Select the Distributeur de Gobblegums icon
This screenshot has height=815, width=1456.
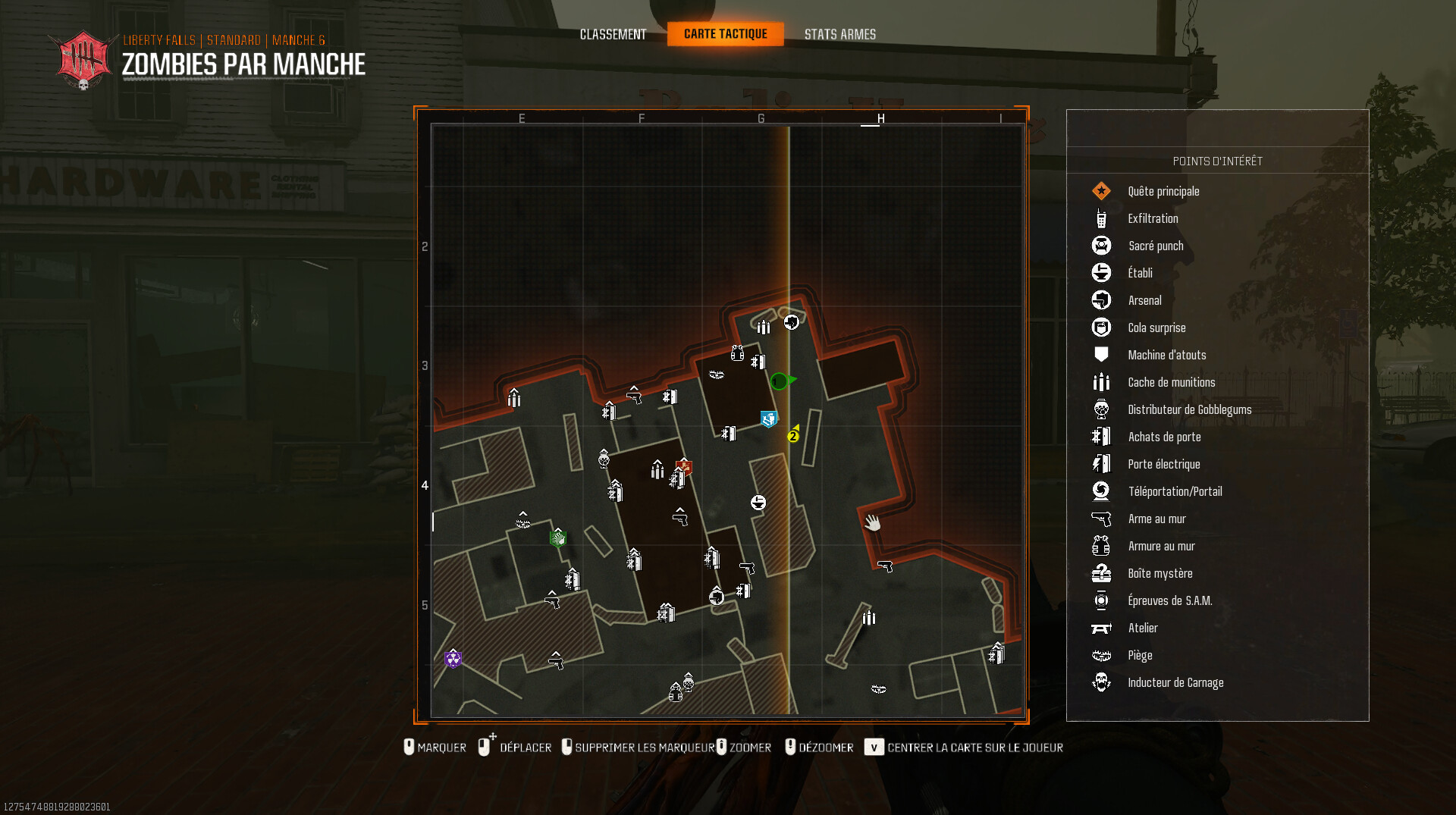(x=1101, y=409)
